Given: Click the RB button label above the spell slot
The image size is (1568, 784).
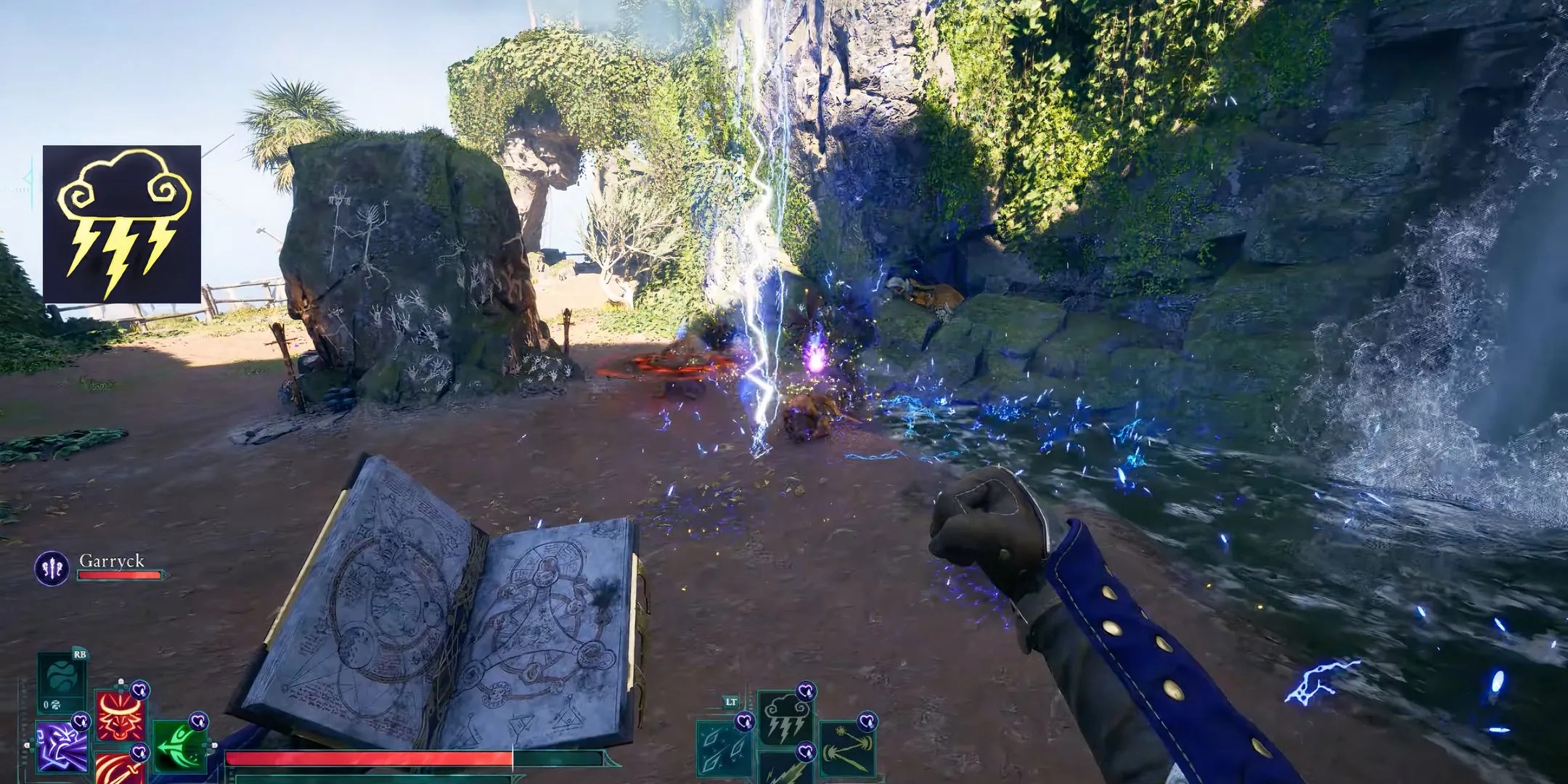Looking at the screenshot, I should pos(80,656).
